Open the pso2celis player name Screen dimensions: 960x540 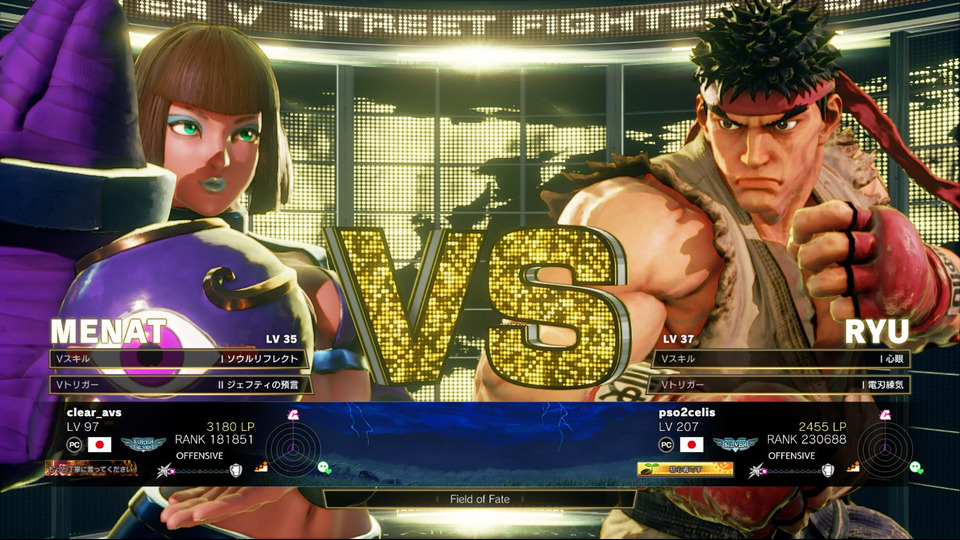point(687,411)
